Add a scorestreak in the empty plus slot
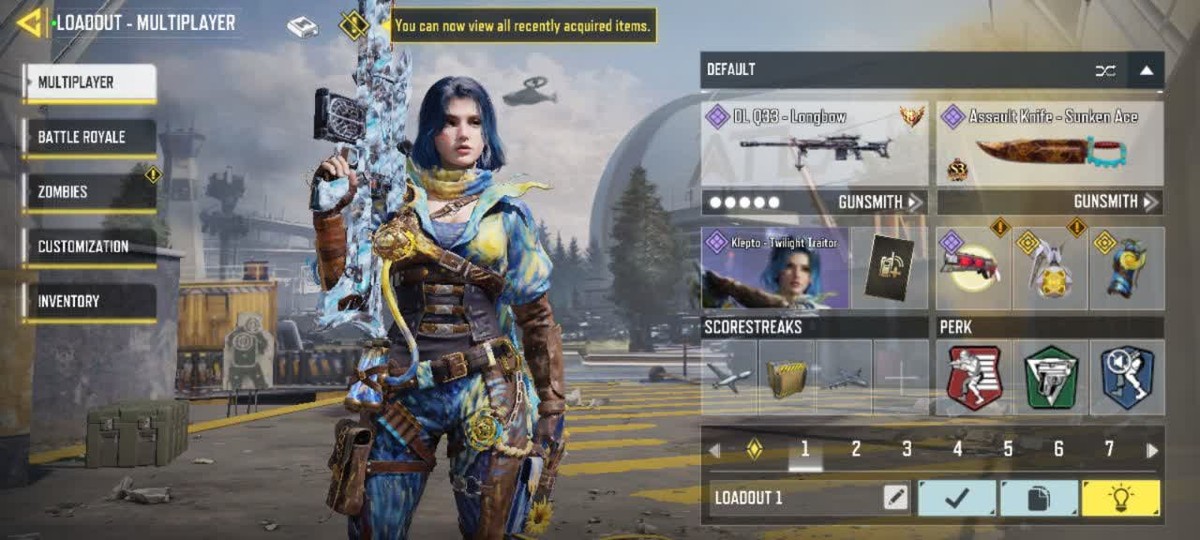1200x540 pixels. tap(901, 377)
